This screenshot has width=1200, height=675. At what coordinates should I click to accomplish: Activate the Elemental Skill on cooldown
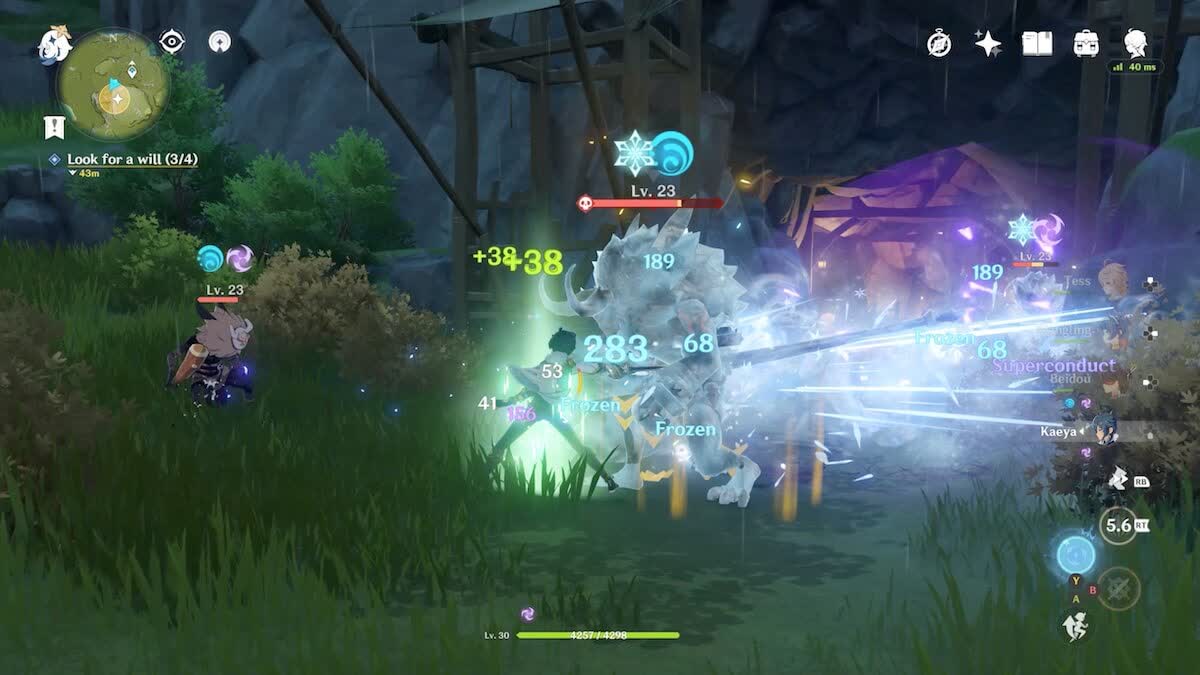(1119, 523)
